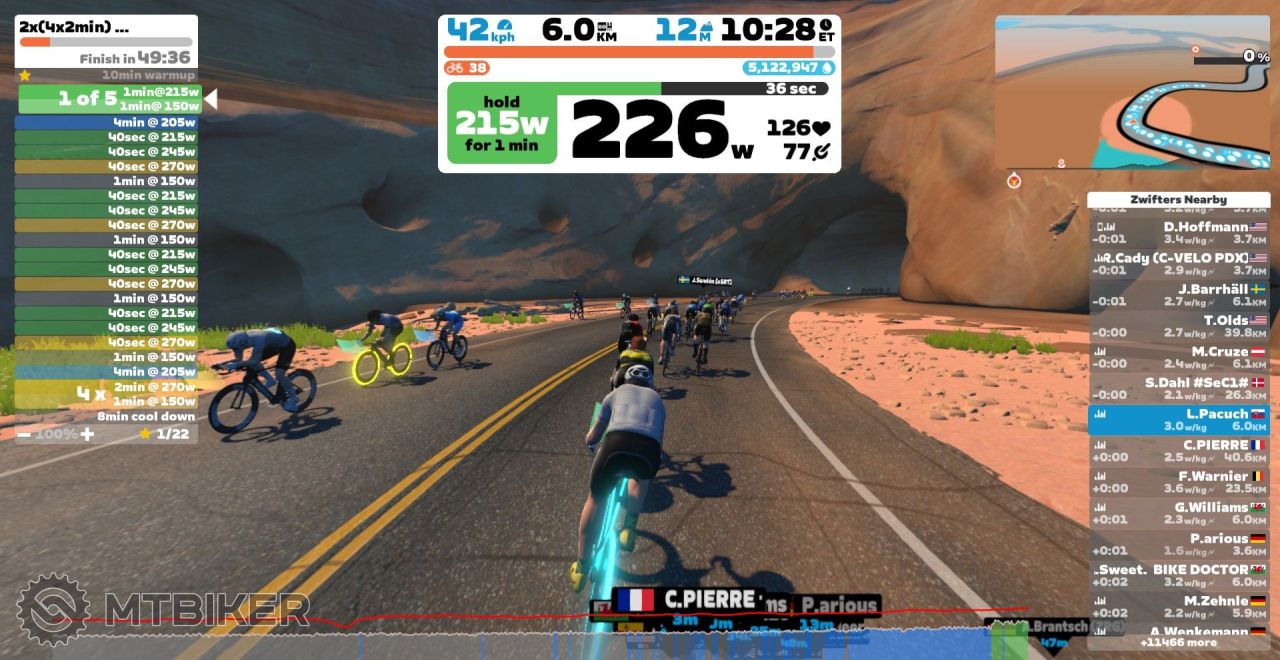
Task: Pick M.Cruze from Zwifters Nearby
Action: coord(1178,357)
